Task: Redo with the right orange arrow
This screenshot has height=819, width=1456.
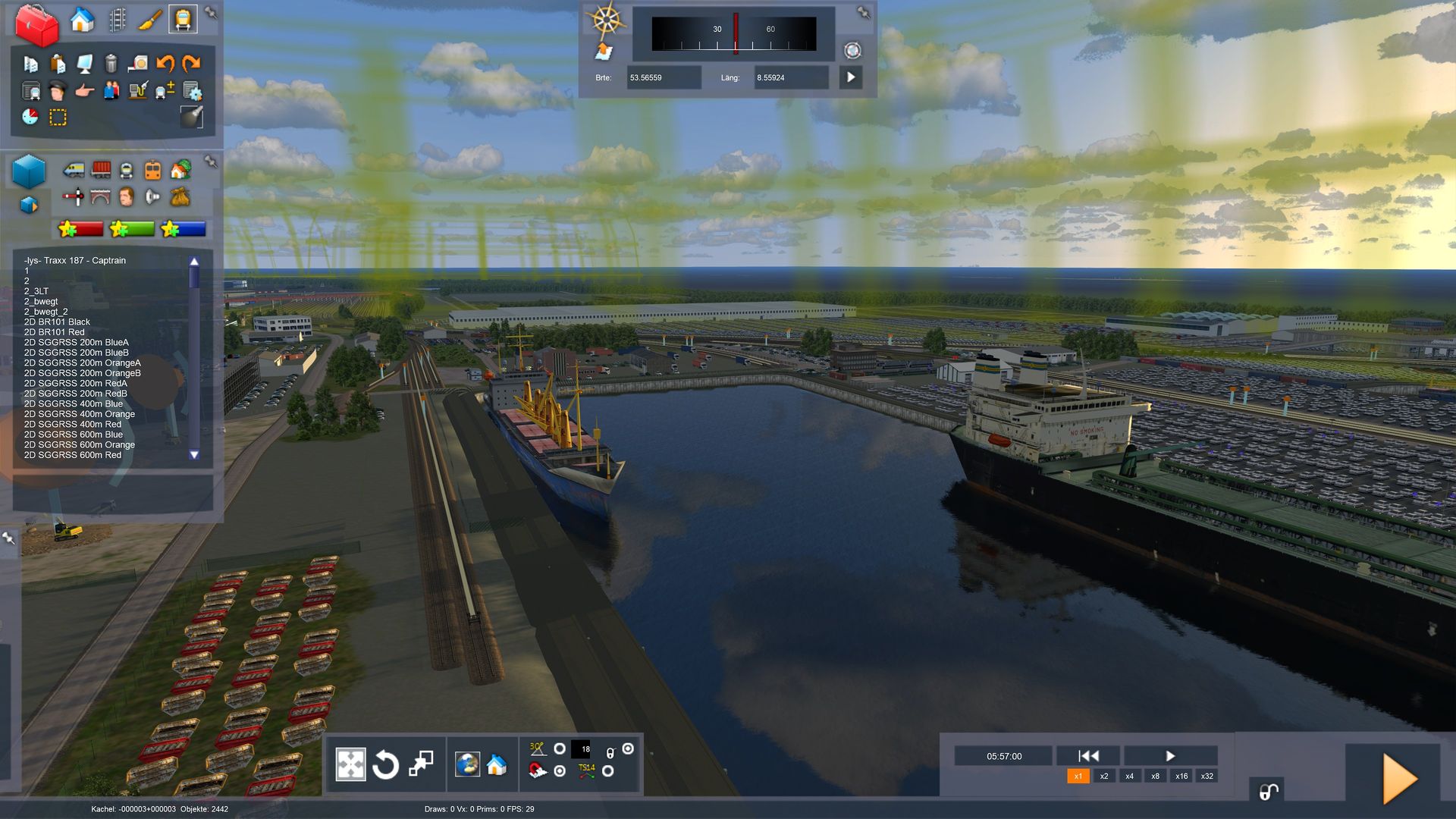Action: [191, 64]
